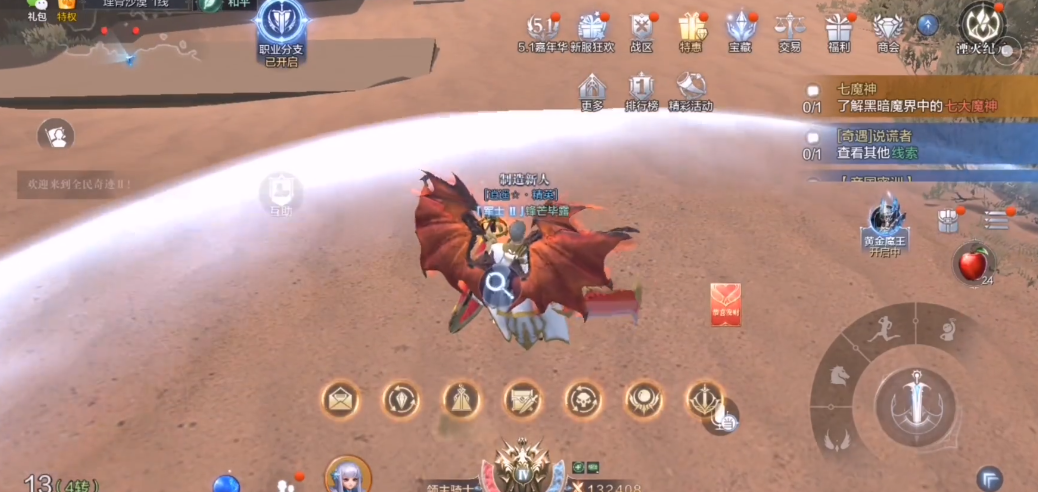
Task: Open the 5.1嘉年华 carnival event
Action: (543, 28)
